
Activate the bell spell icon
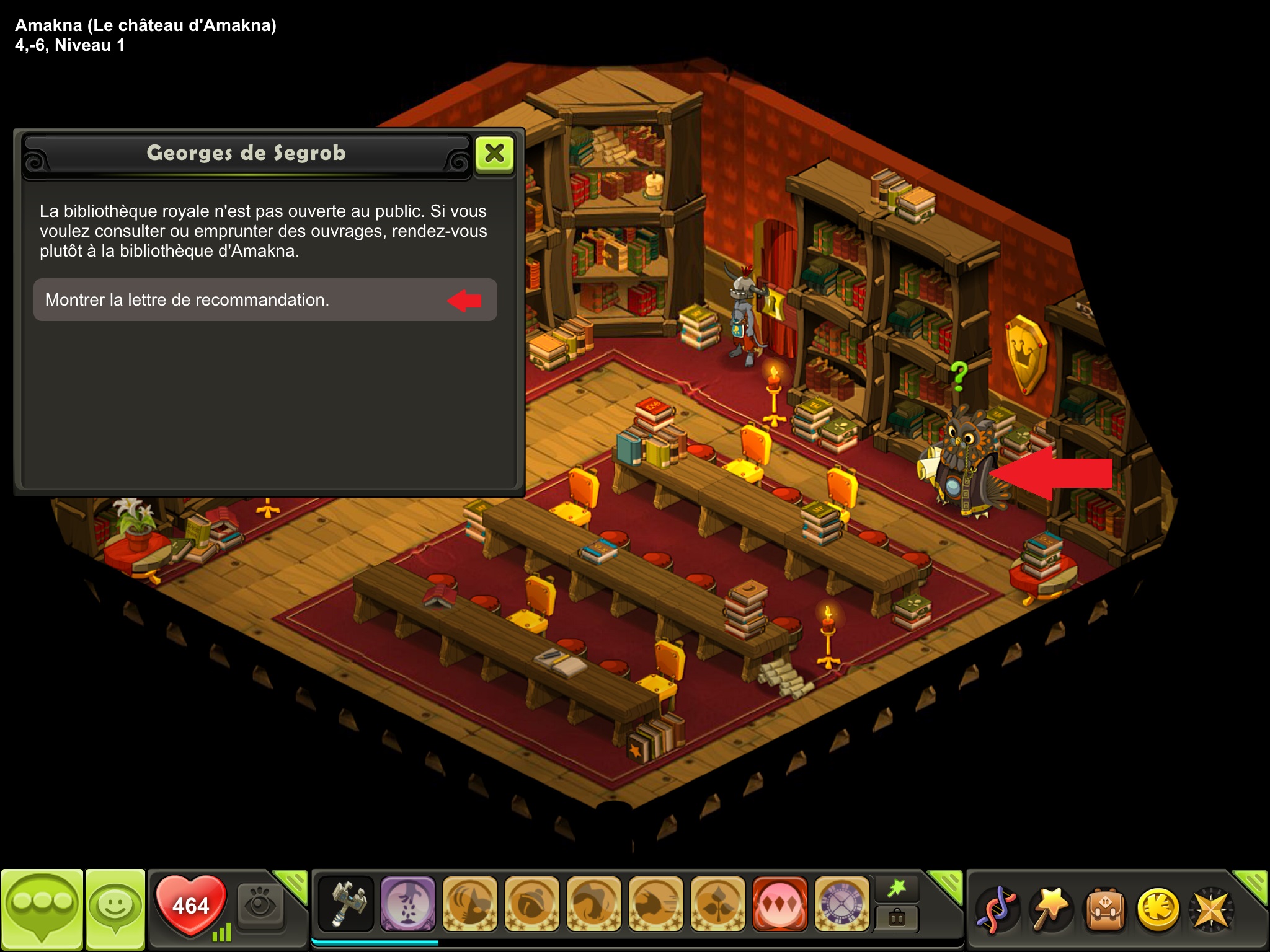(532, 904)
